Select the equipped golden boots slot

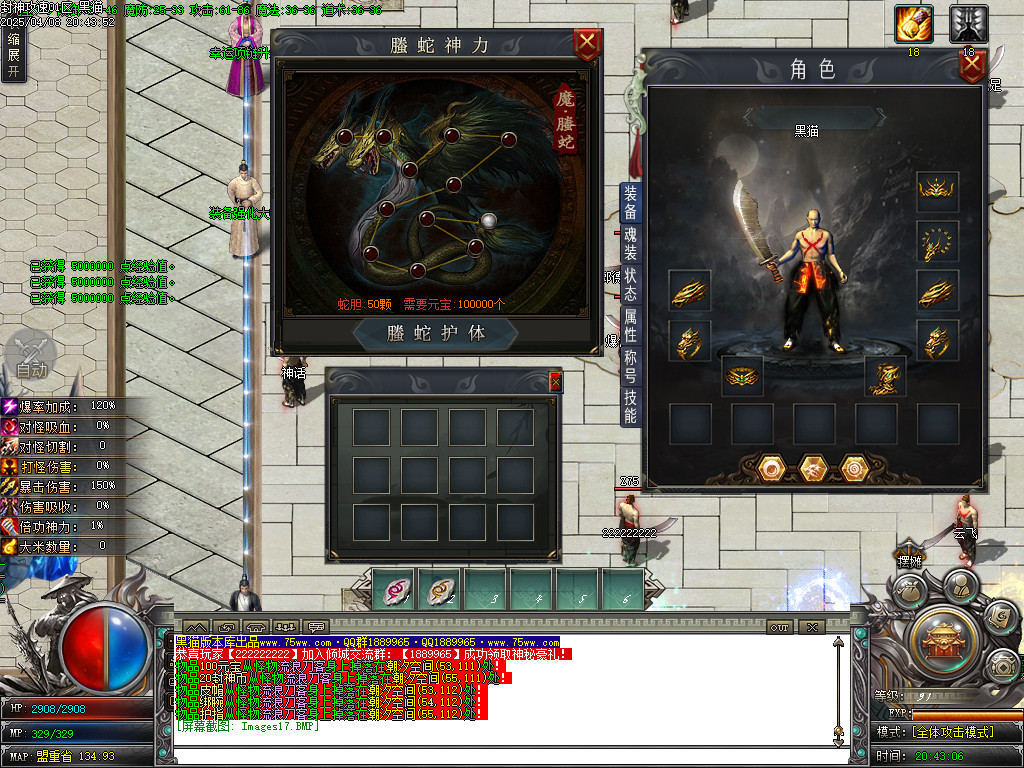(x=885, y=376)
